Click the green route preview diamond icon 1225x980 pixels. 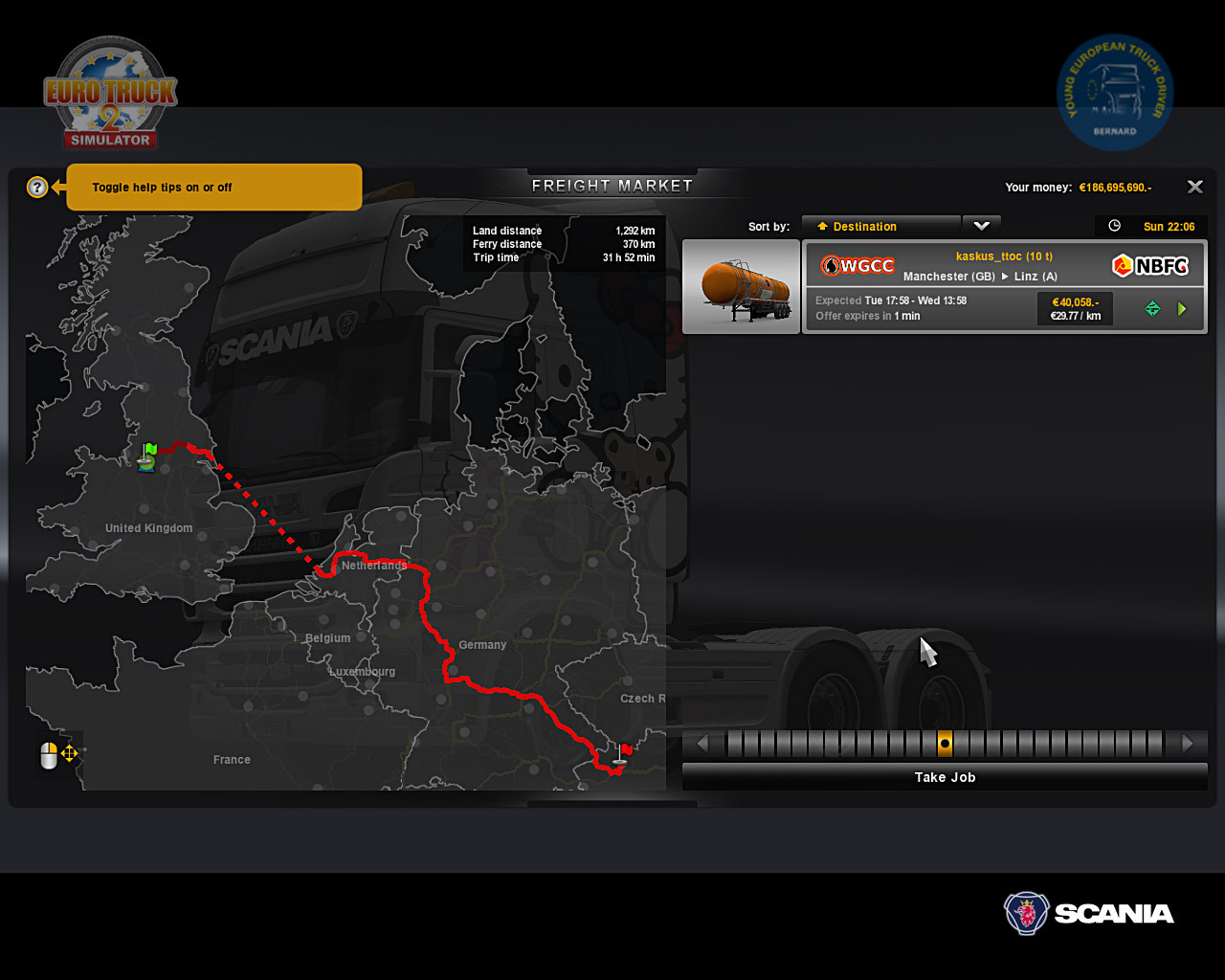point(1151,308)
